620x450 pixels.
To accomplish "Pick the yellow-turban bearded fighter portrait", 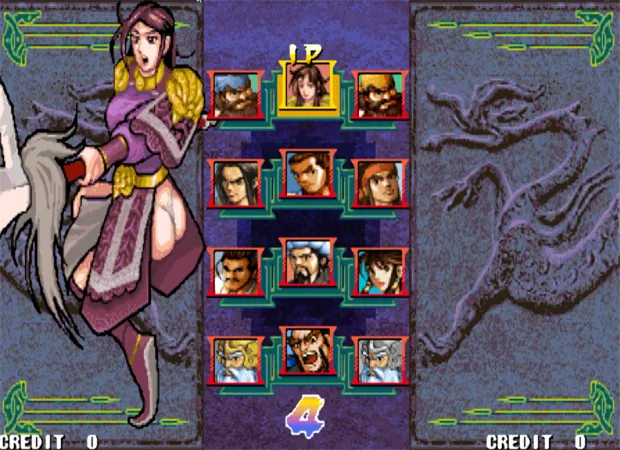I will coord(380,94).
